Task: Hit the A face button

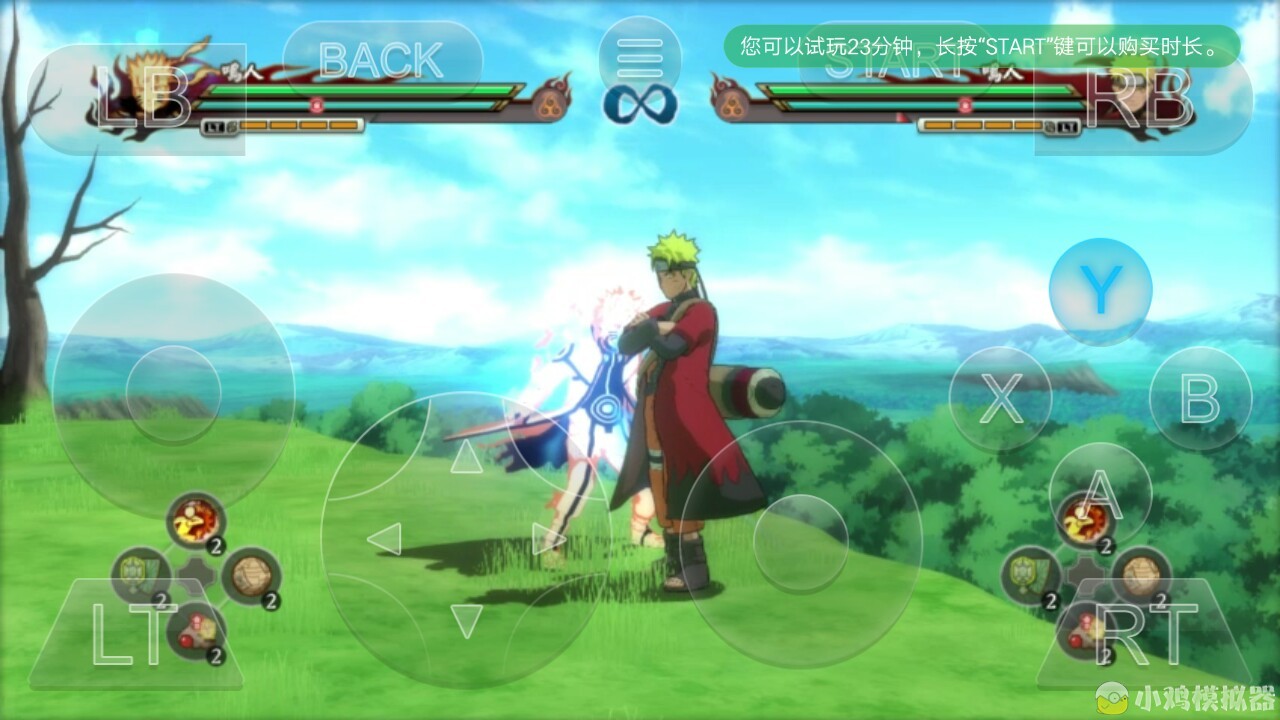Action: 1100,492
